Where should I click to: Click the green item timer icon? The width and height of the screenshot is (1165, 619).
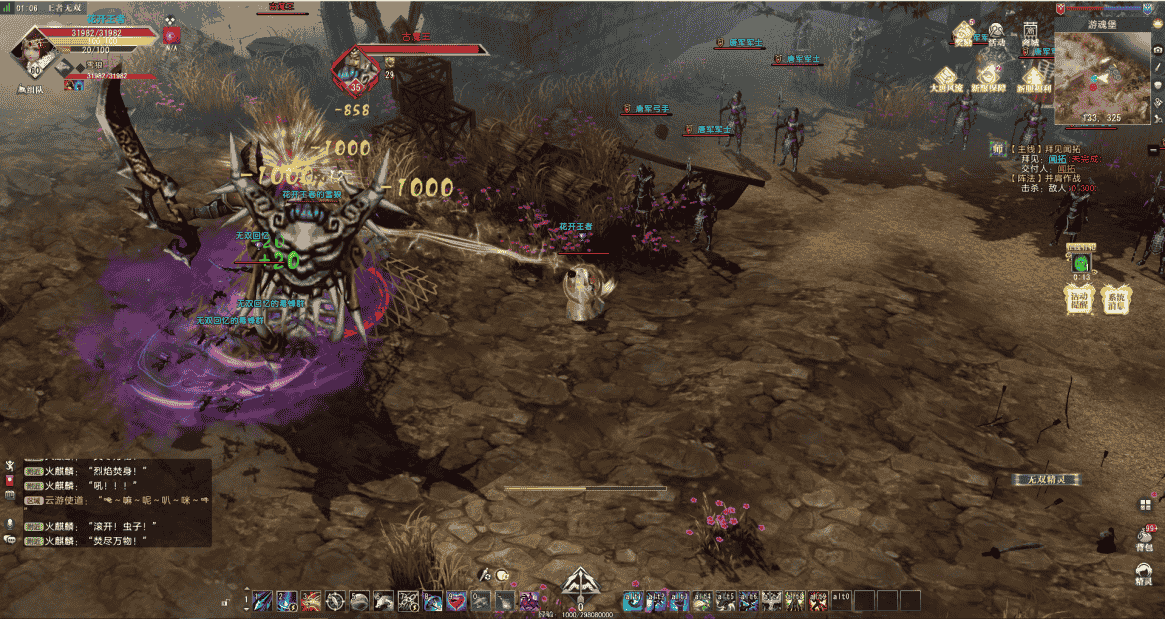pos(1081,262)
